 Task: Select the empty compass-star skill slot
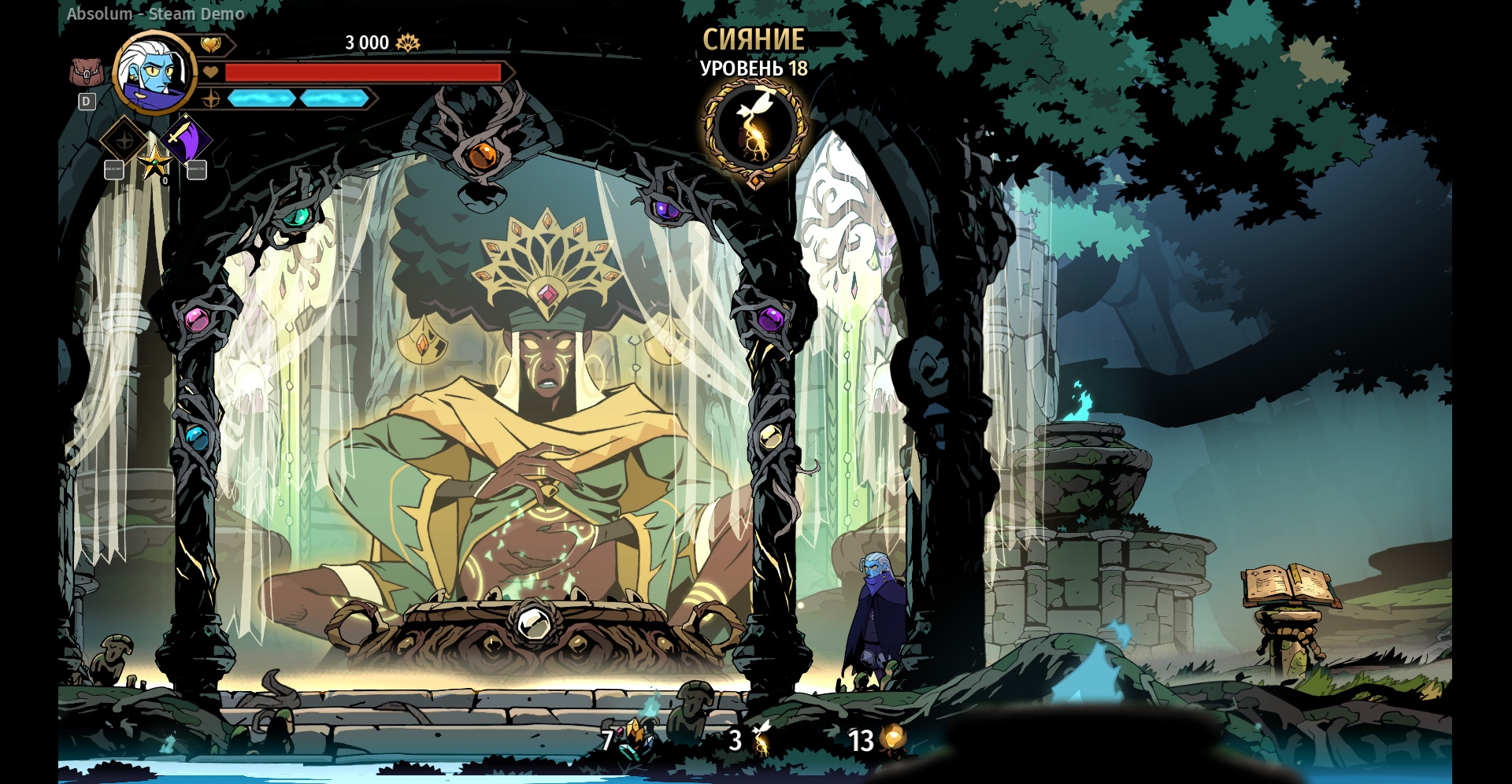(124, 140)
